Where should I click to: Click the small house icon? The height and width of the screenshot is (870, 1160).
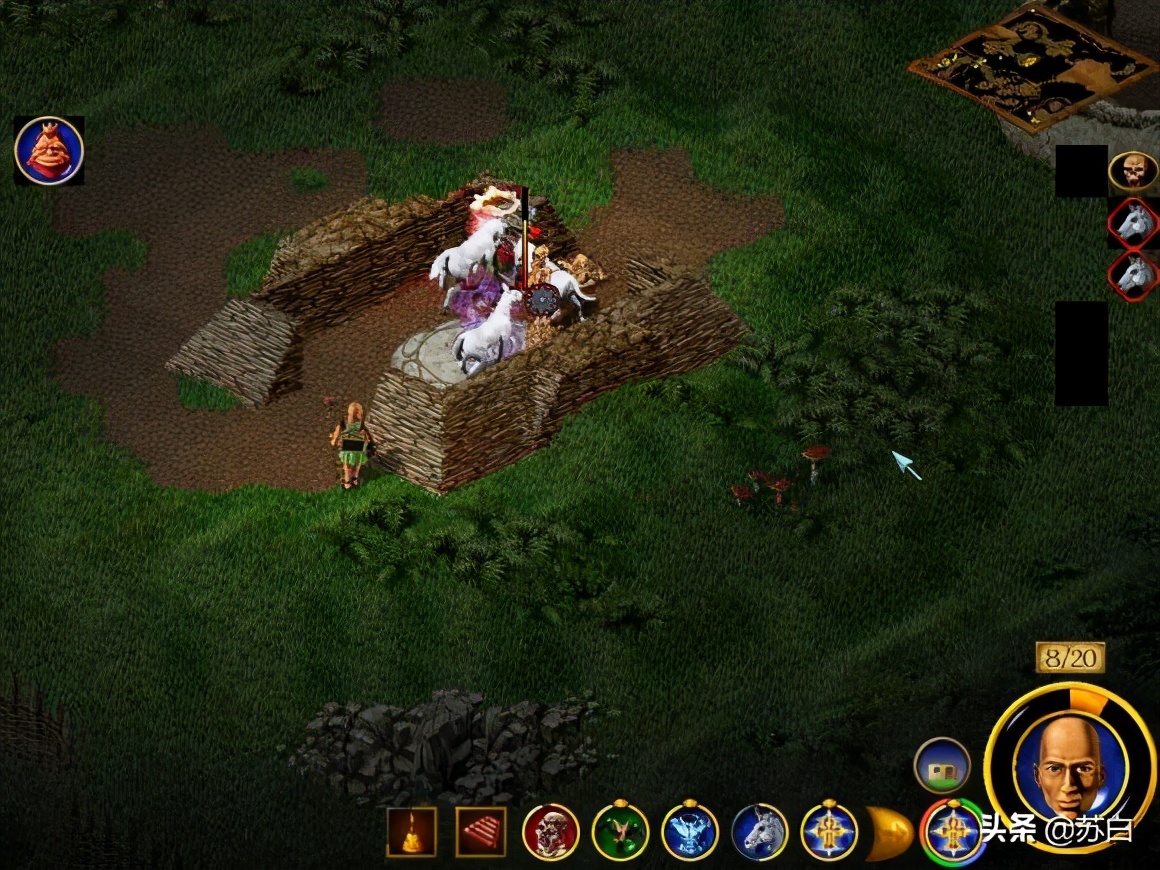pyautogui.click(x=942, y=765)
